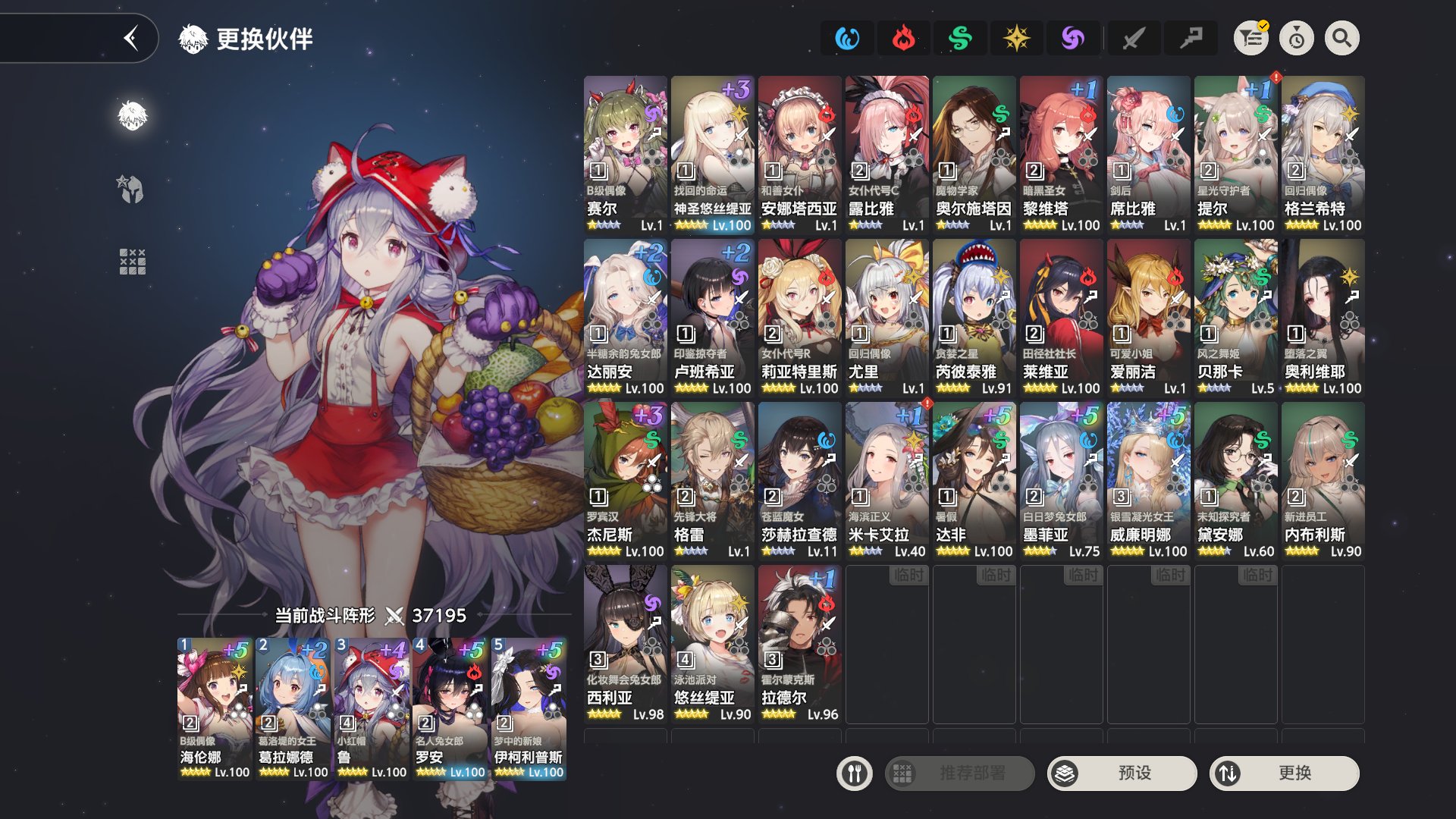Go back using the arrow button
The width and height of the screenshot is (1456, 819).
tap(131, 38)
